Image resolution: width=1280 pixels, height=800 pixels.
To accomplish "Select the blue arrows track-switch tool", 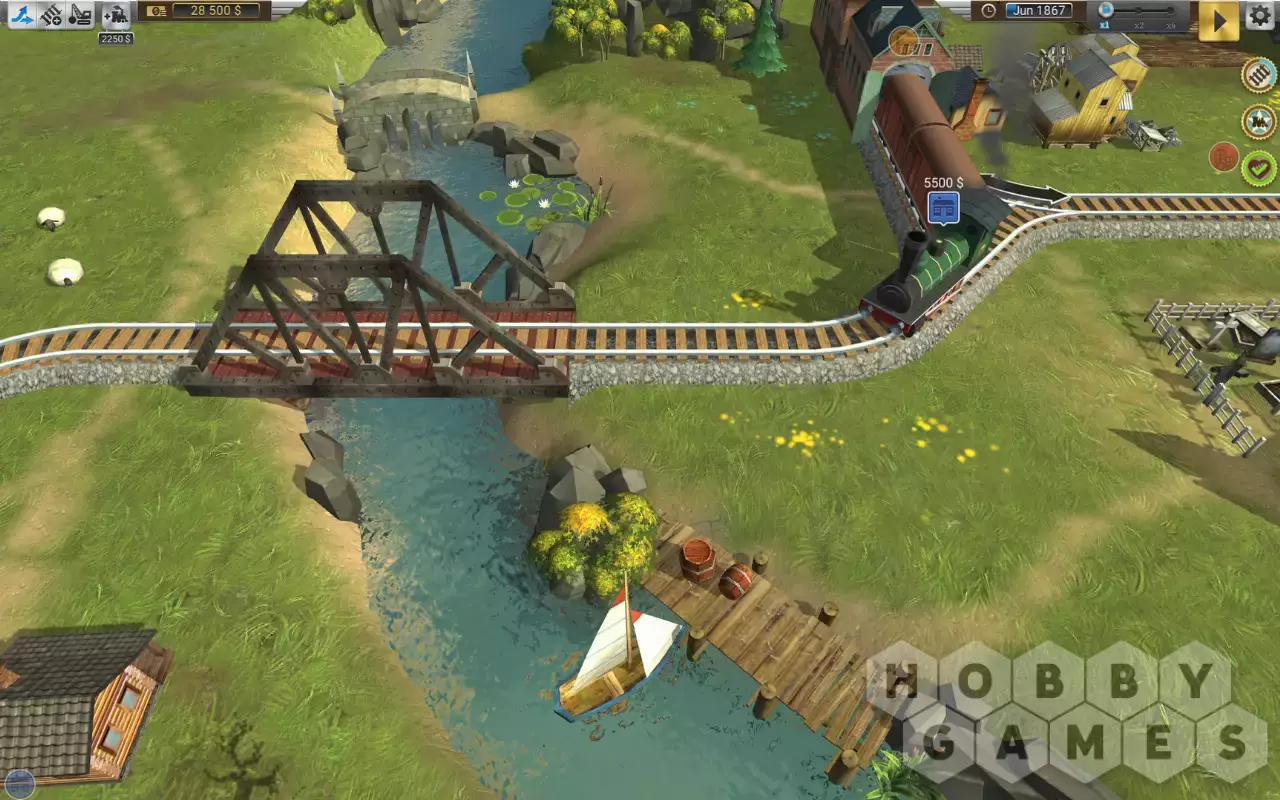I will tap(23, 14).
